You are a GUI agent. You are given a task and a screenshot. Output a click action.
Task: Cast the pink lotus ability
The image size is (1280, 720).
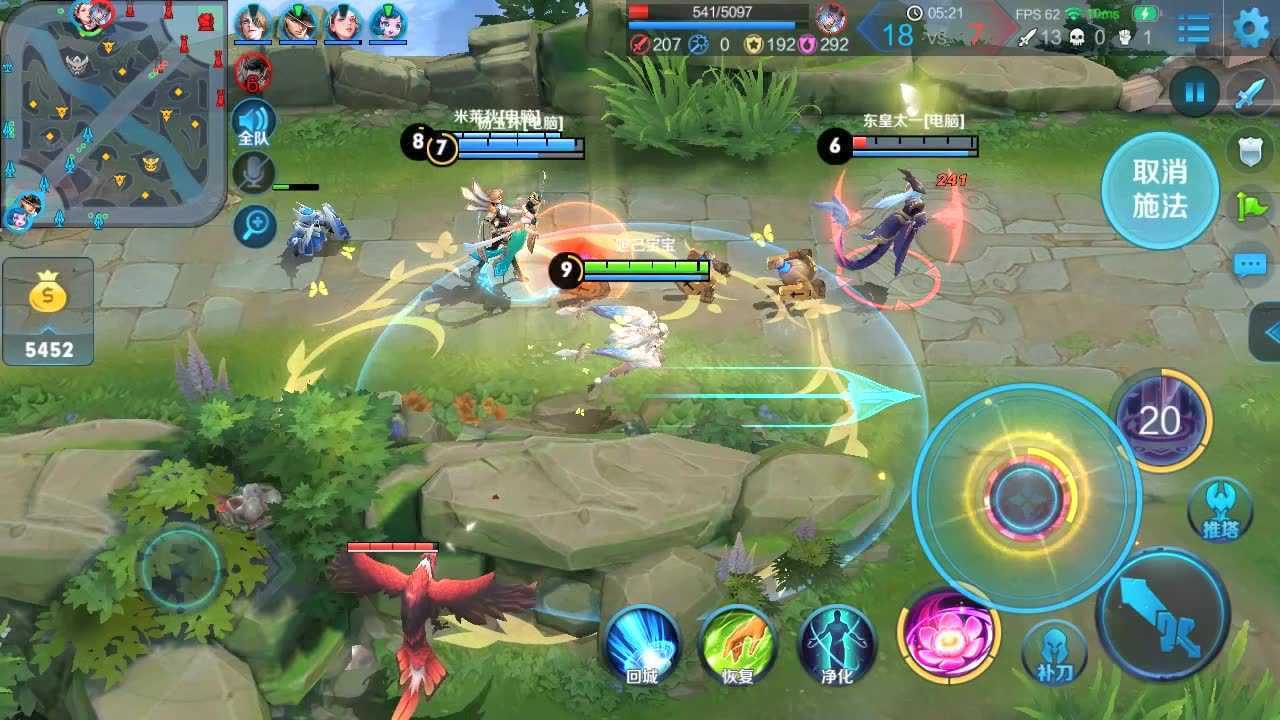tap(948, 634)
